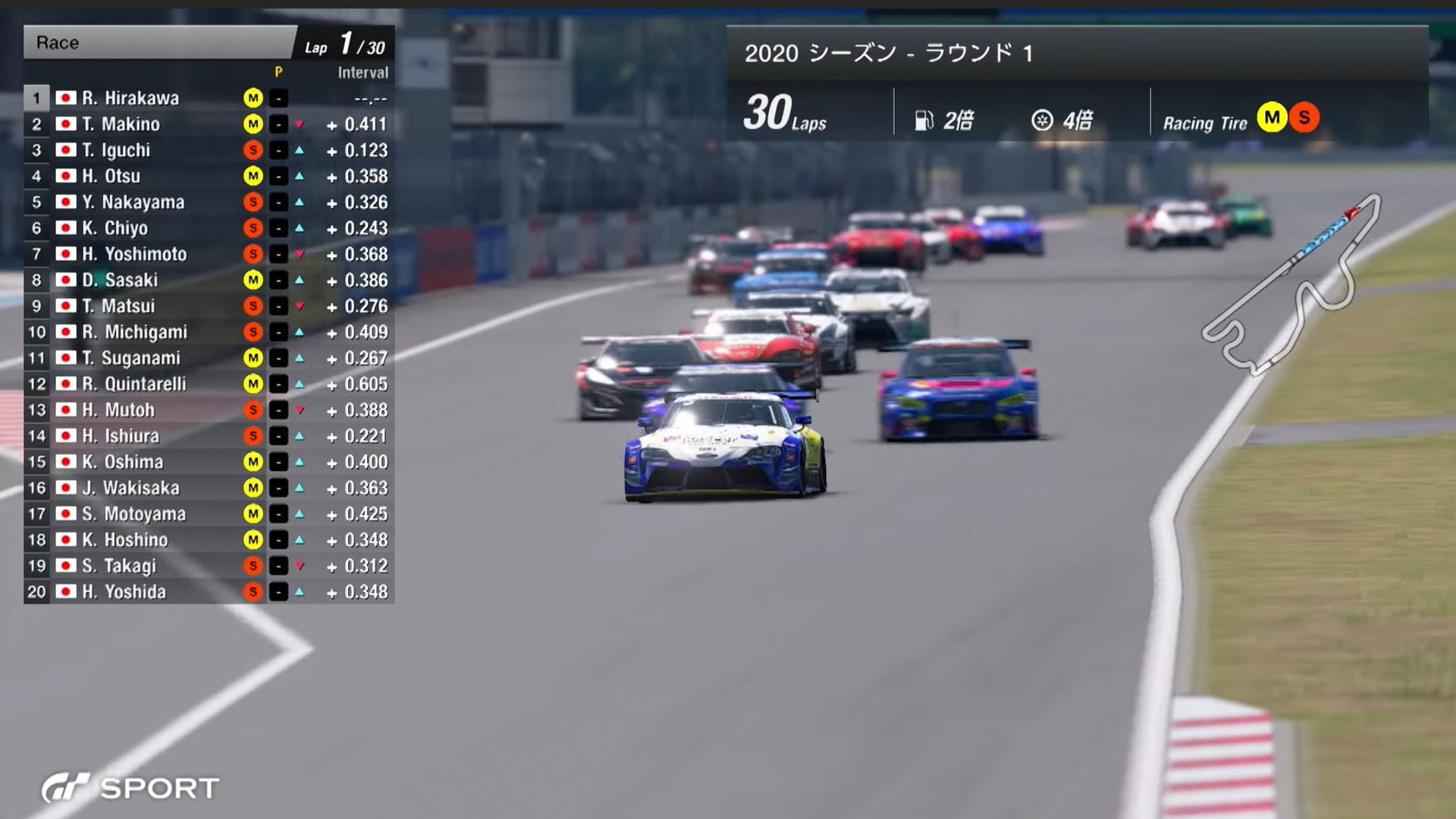This screenshot has height=819, width=1456.
Task: Click D. Sasaki's leaderboard entry
Action: 120,280
